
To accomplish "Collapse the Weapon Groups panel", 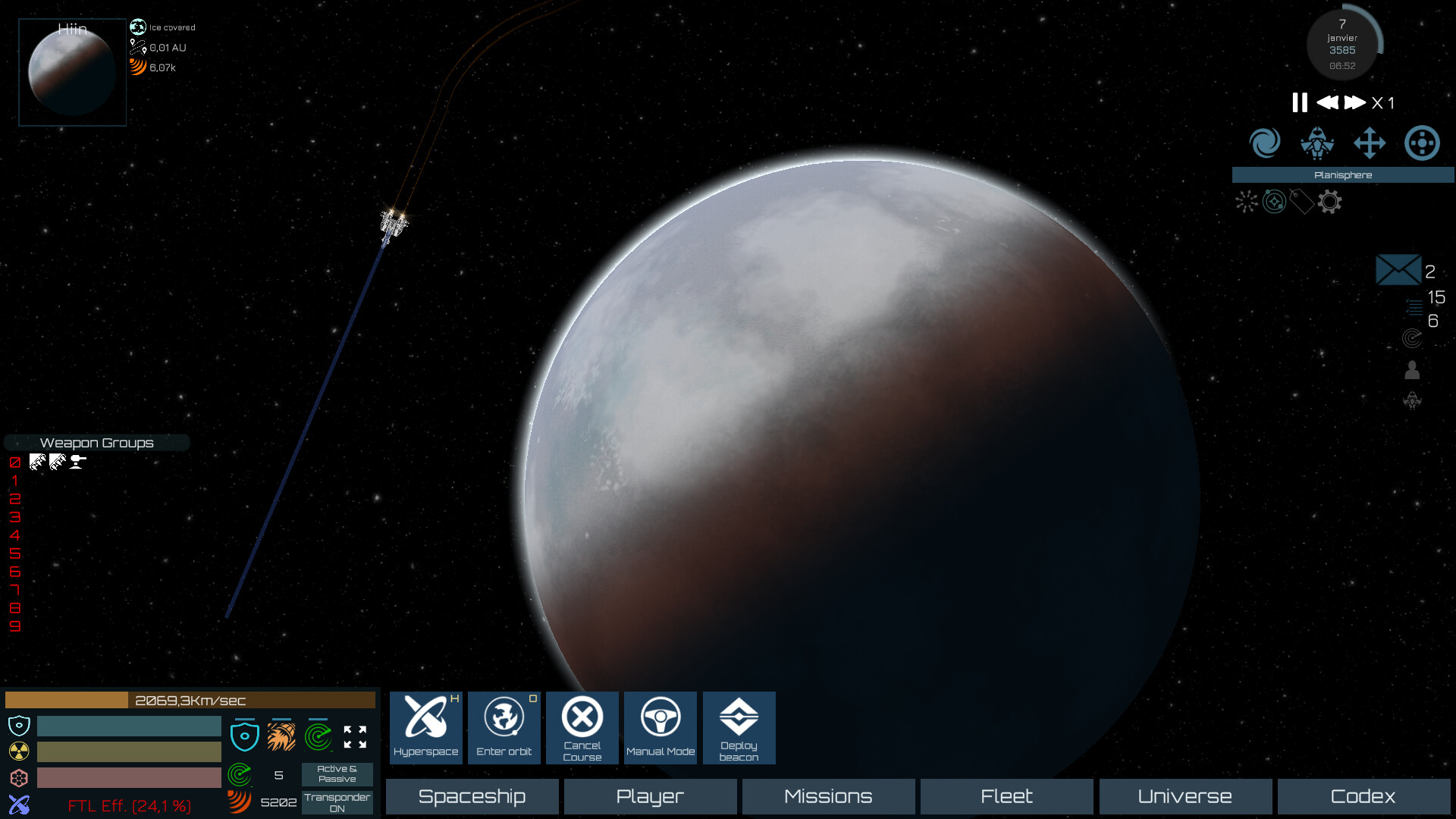I will pos(97,442).
